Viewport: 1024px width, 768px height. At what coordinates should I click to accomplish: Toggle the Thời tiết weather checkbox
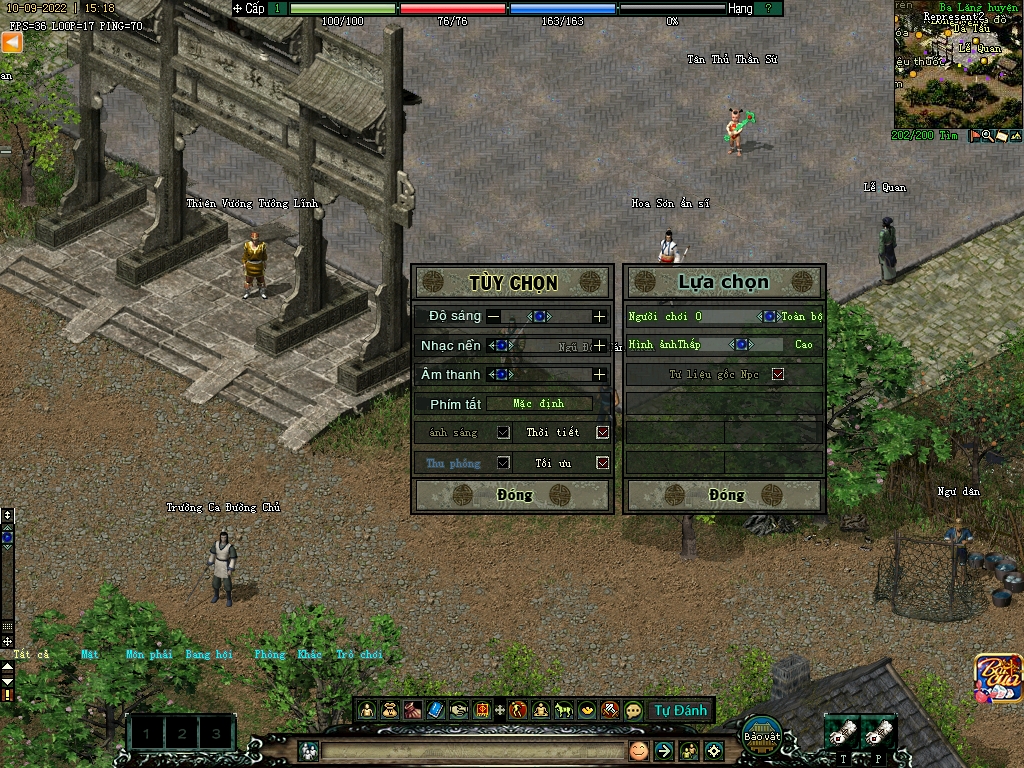(602, 433)
